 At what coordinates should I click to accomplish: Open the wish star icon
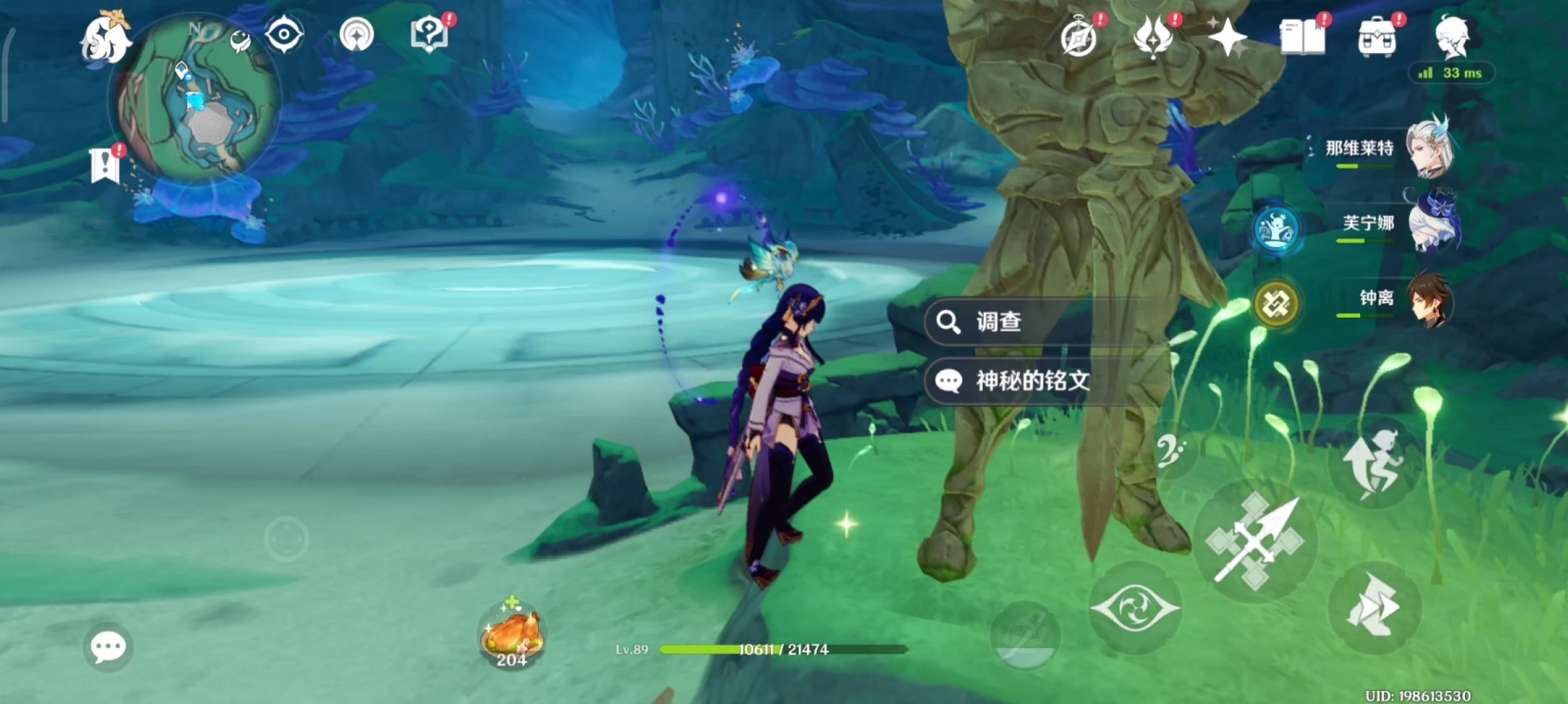[x=1227, y=38]
